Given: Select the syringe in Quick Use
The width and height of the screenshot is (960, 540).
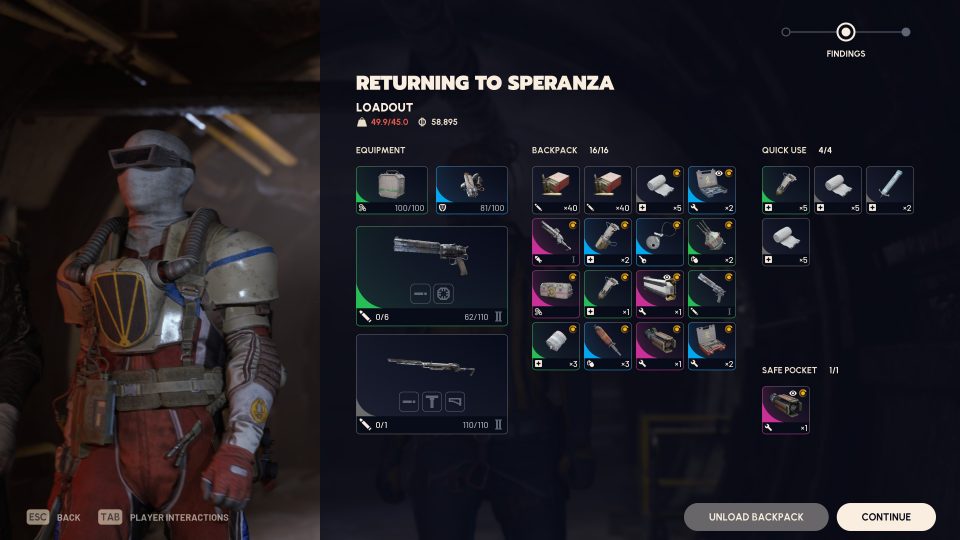Looking at the screenshot, I should pyautogui.click(x=890, y=190).
